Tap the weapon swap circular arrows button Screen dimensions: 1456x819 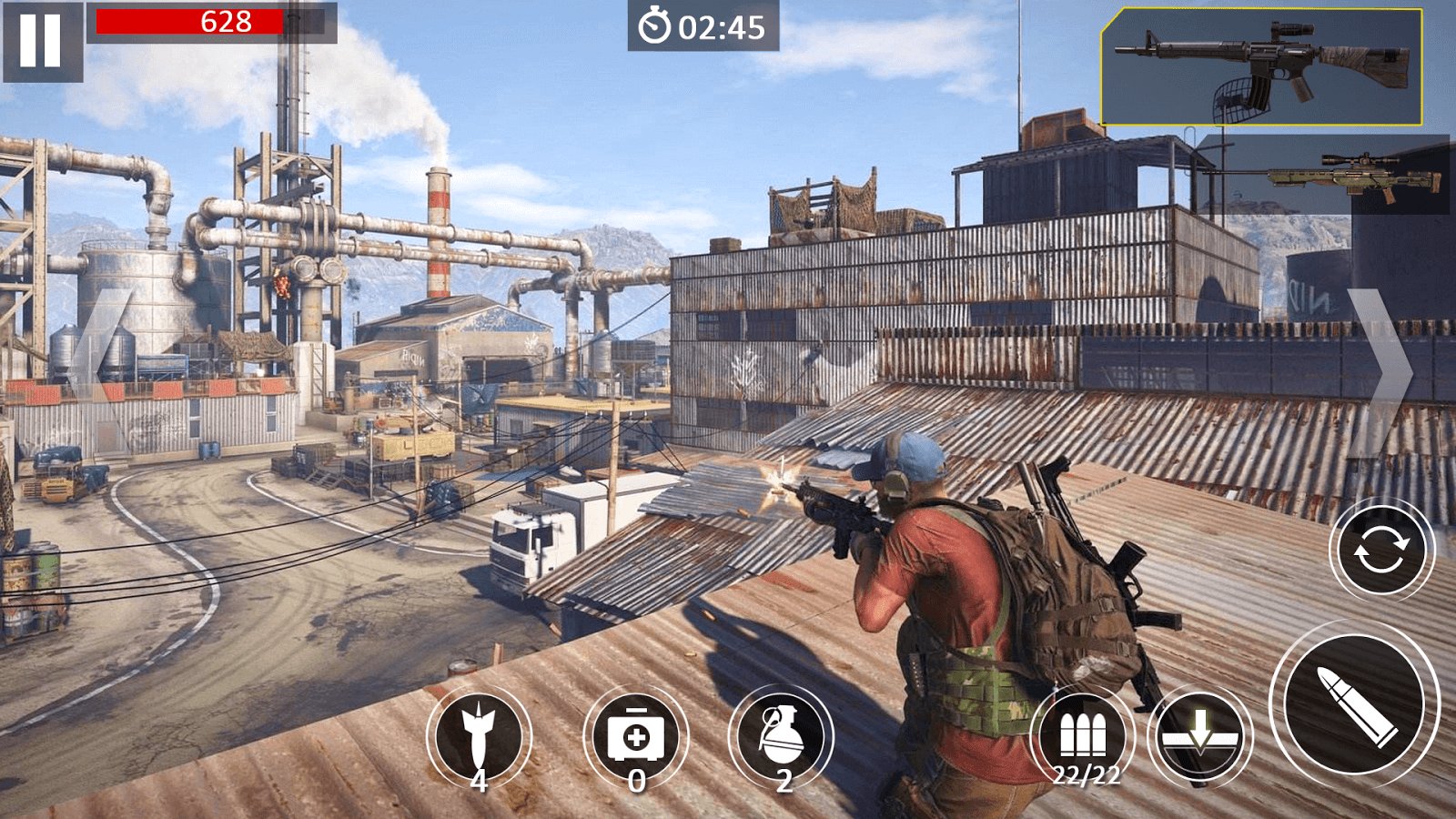(1380, 551)
